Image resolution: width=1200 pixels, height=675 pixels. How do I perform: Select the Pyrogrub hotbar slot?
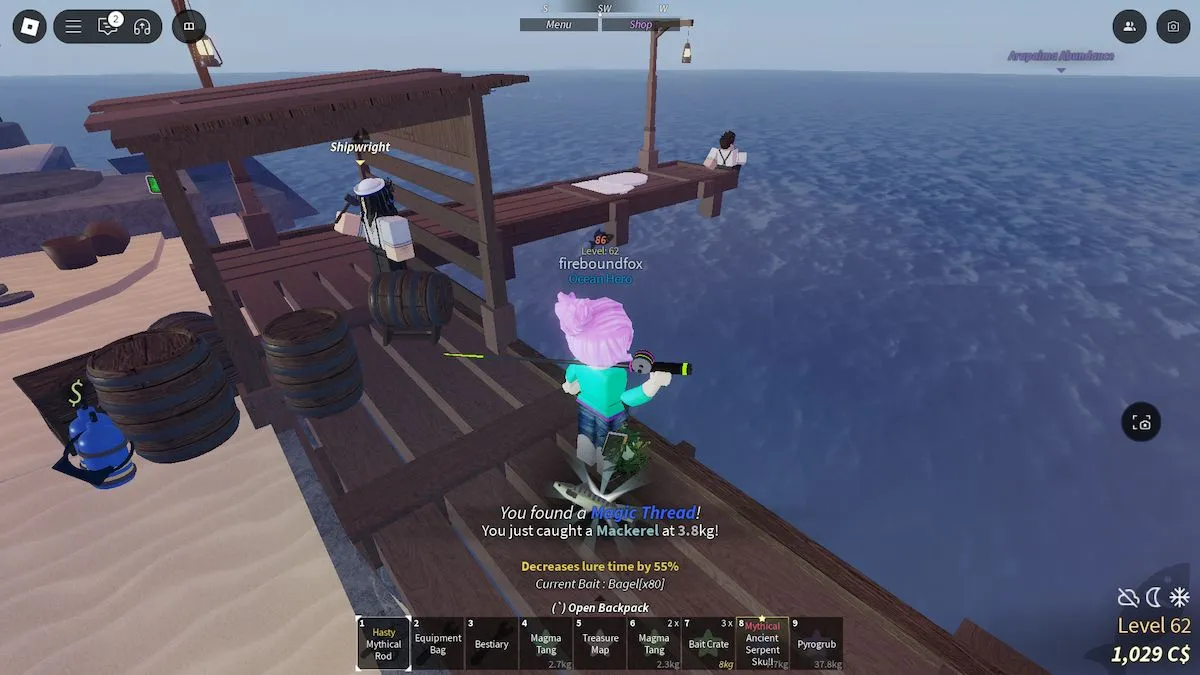(x=816, y=643)
